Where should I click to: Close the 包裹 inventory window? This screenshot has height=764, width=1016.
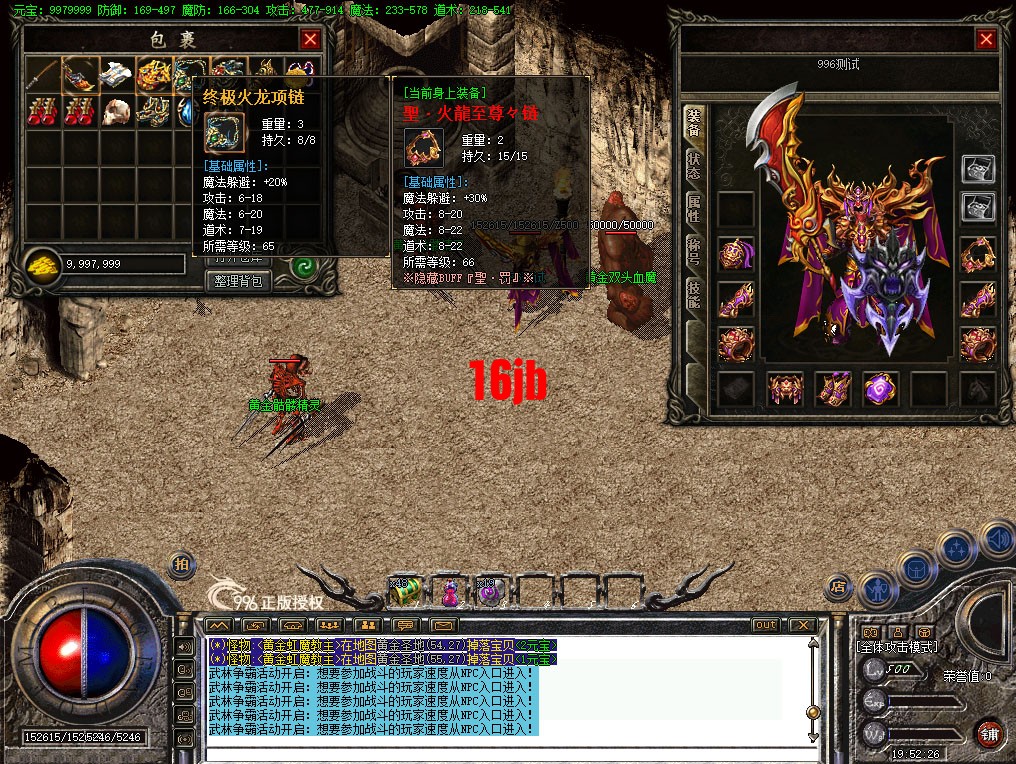click(x=311, y=39)
